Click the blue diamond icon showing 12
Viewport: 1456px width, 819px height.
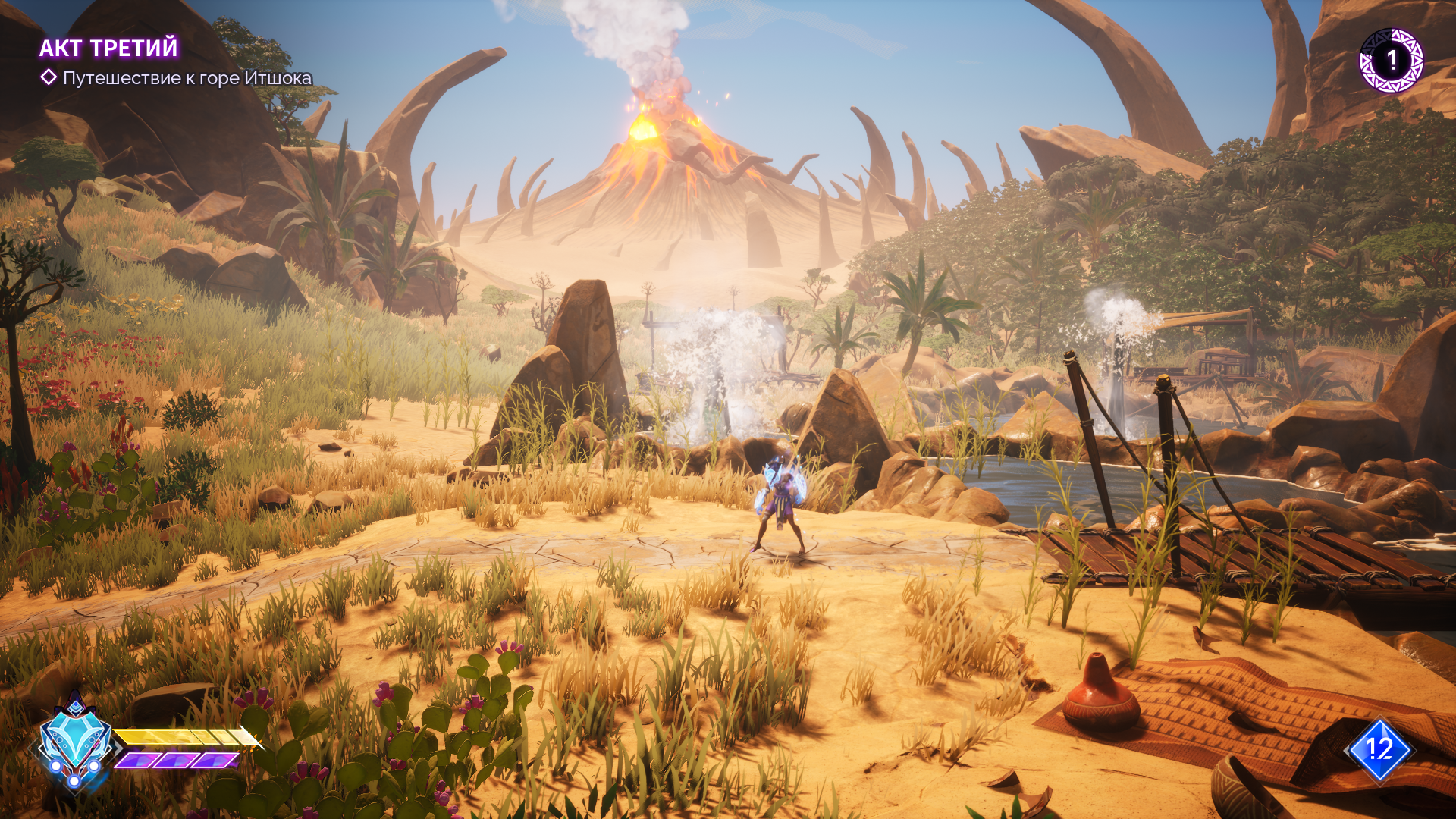point(1379,750)
